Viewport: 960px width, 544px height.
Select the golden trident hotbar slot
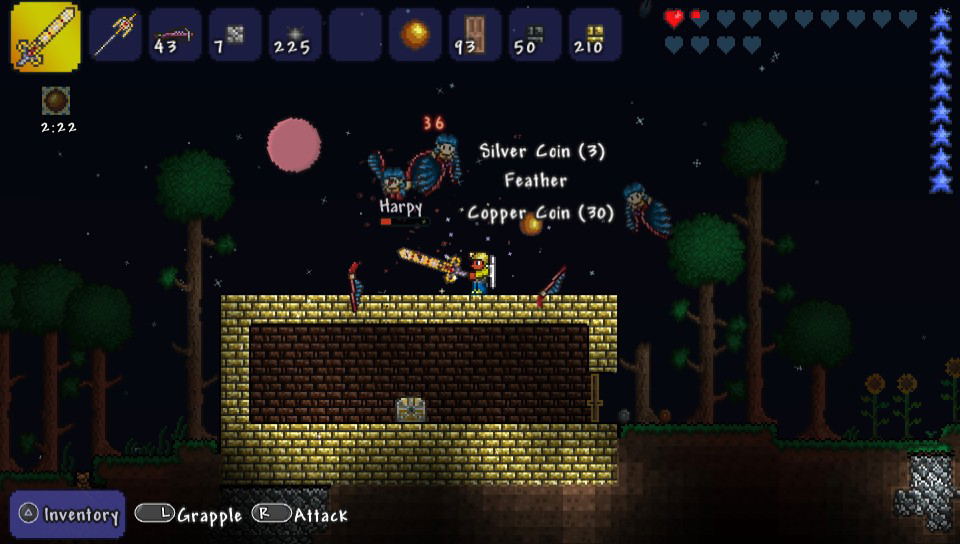click(115, 35)
